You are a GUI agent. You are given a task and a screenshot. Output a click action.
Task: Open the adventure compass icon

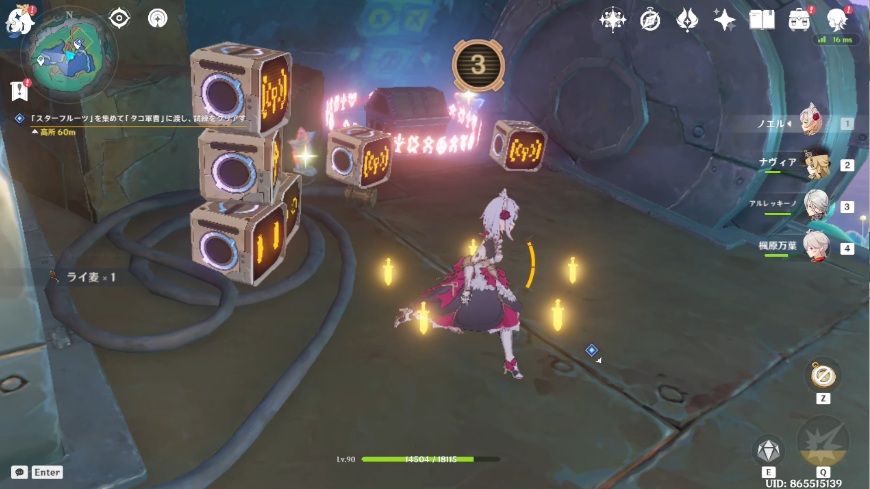(649, 19)
